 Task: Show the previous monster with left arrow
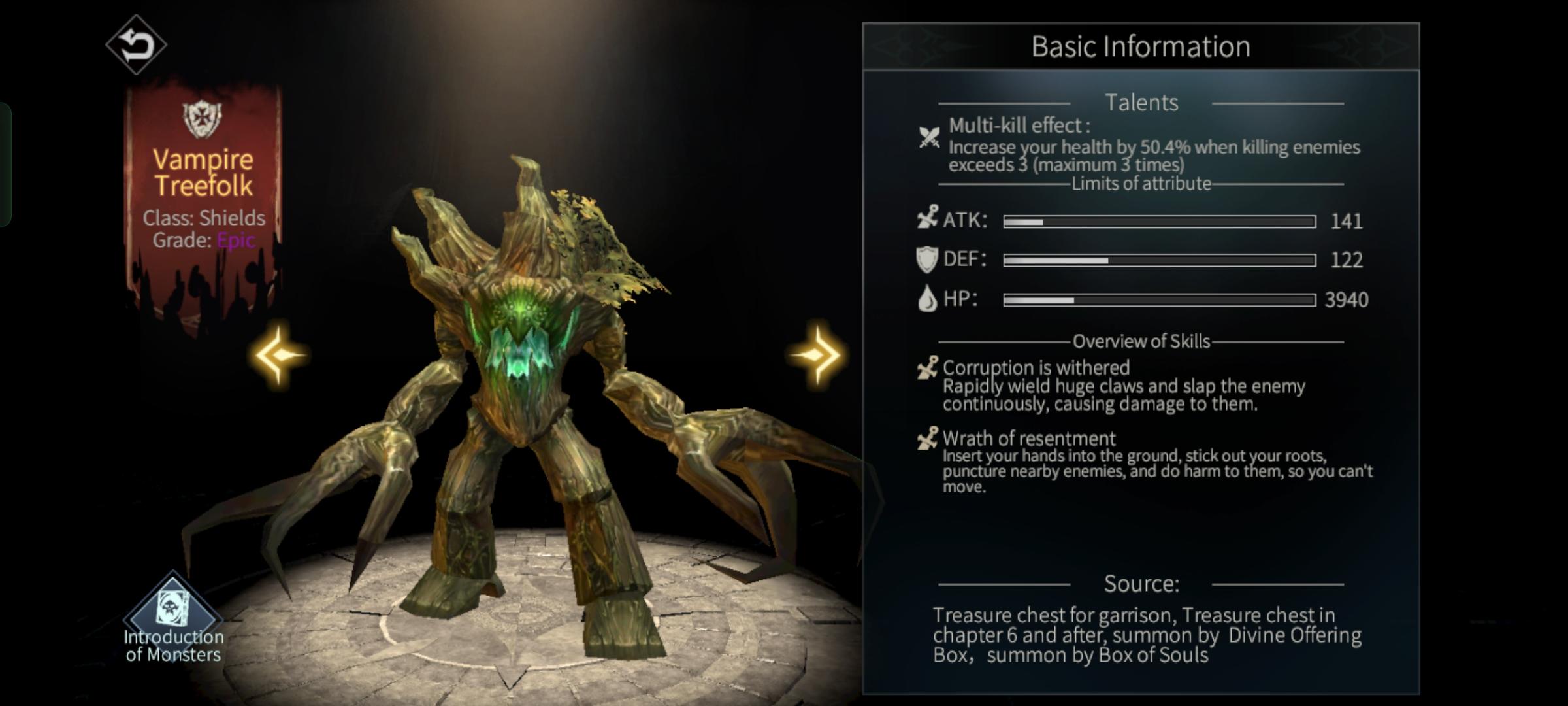pos(280,355)
